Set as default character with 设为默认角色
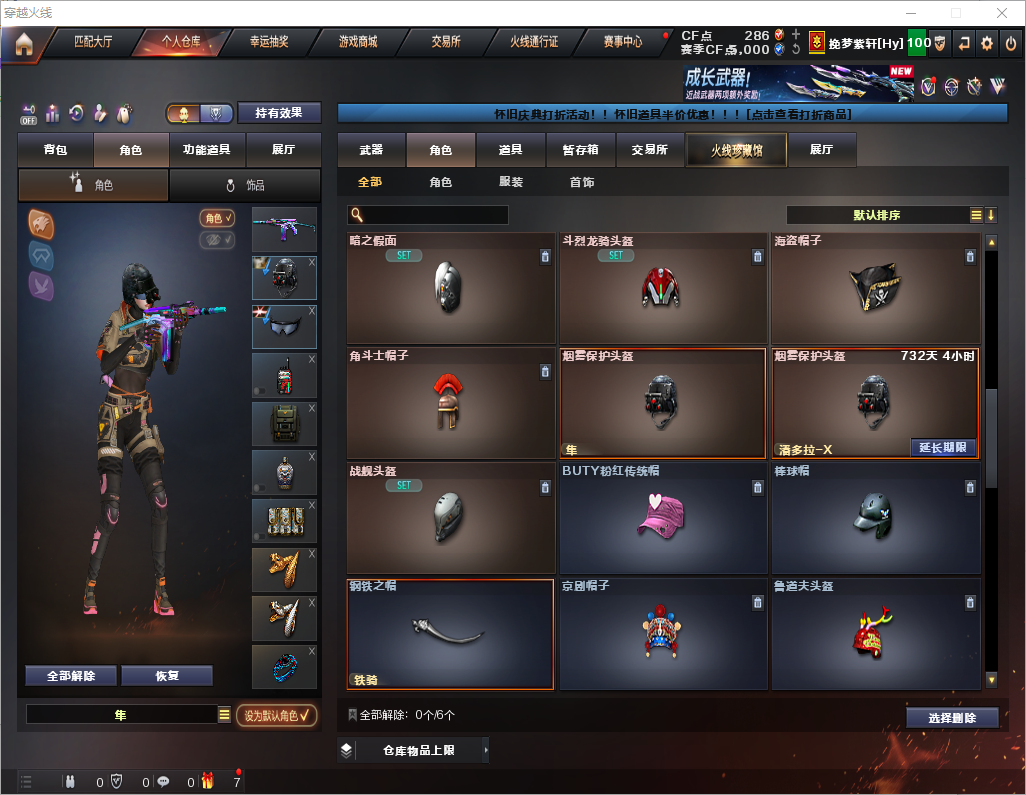The width and height of the screenshot is (1026, 795). tap(276, 715)
